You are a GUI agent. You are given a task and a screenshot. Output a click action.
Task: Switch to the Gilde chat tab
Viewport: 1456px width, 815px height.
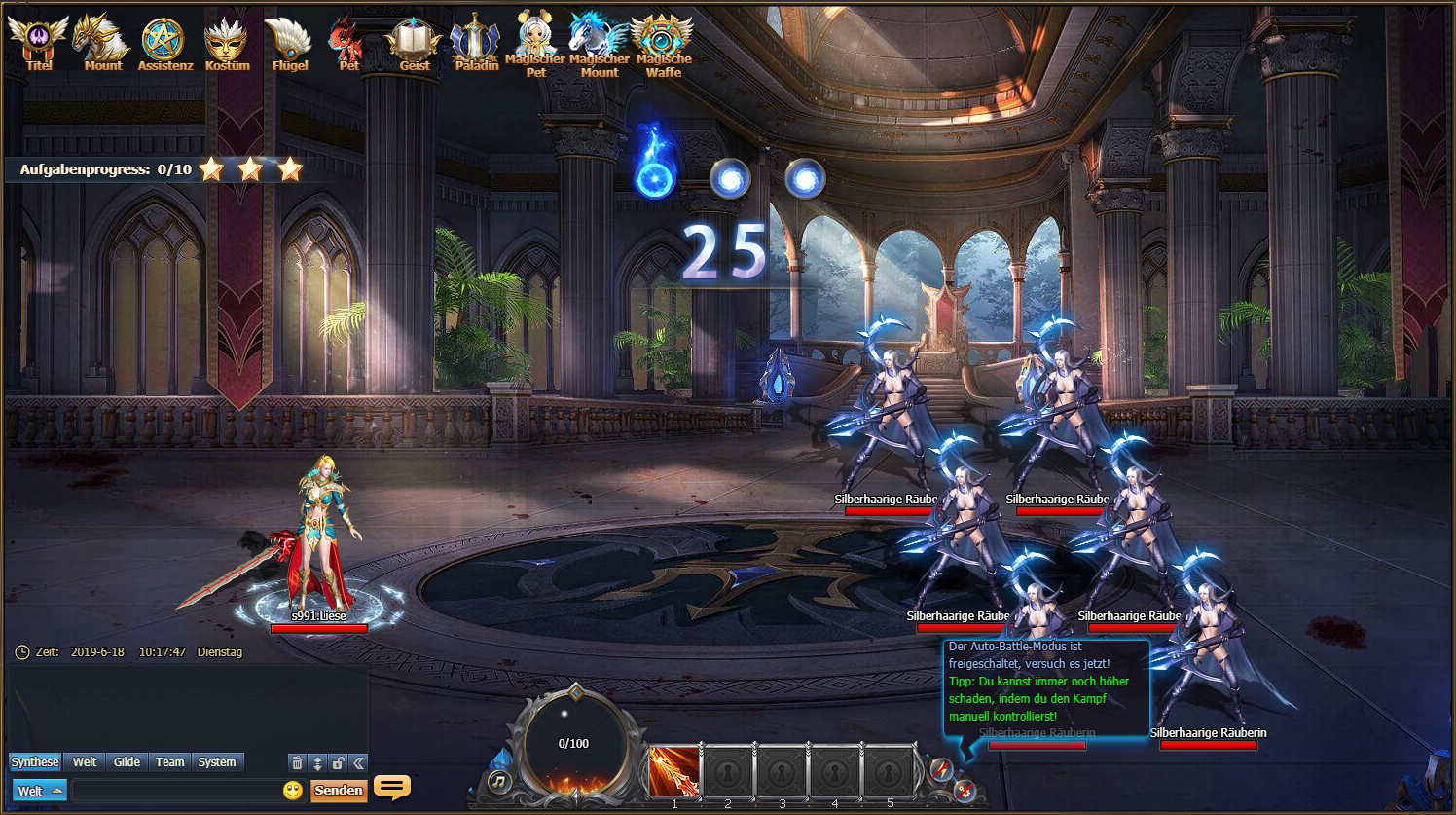(127, 762)
